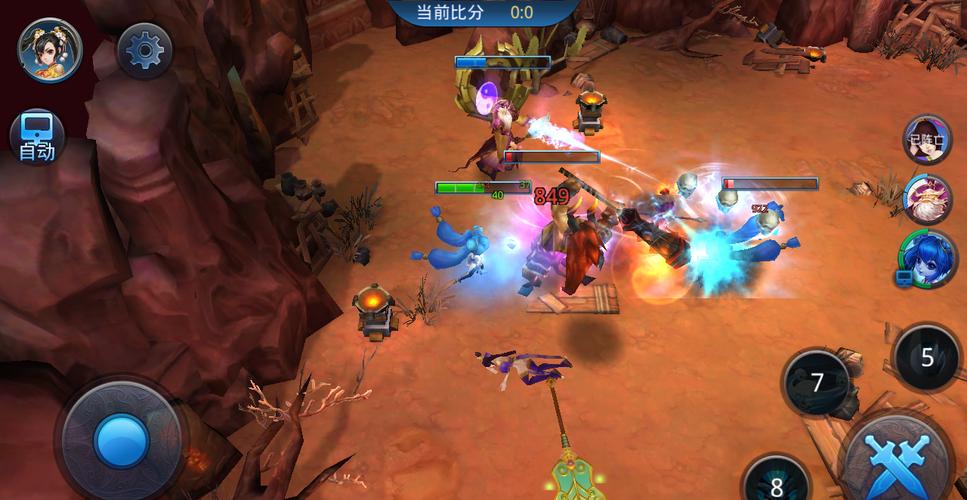Image resolution: width=967 pixels, height=500 pixels.
Task: Cast the skill showing cooldown 8
Action: (776, 485)
